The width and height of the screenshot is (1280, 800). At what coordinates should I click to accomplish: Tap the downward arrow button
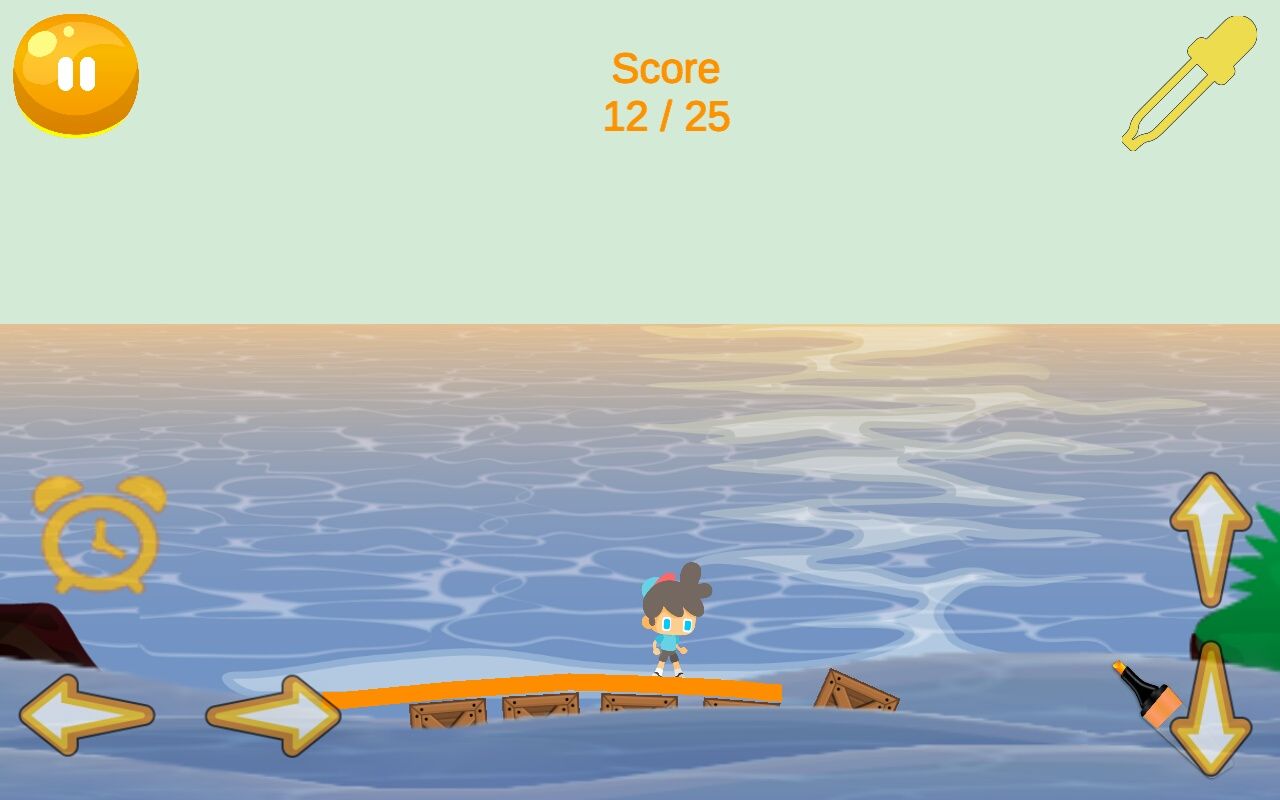click(1211, 710)
